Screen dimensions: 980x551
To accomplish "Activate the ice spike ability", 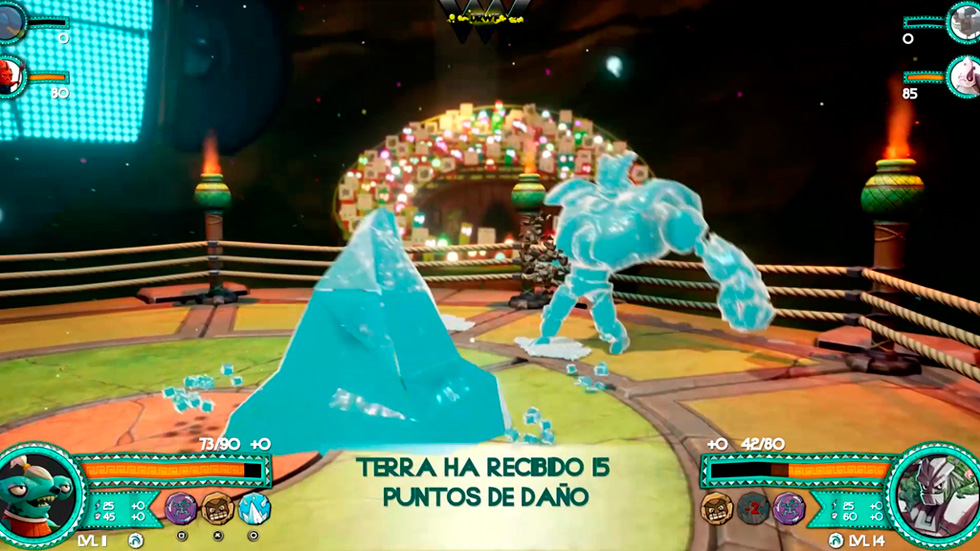I will [254, 508].
